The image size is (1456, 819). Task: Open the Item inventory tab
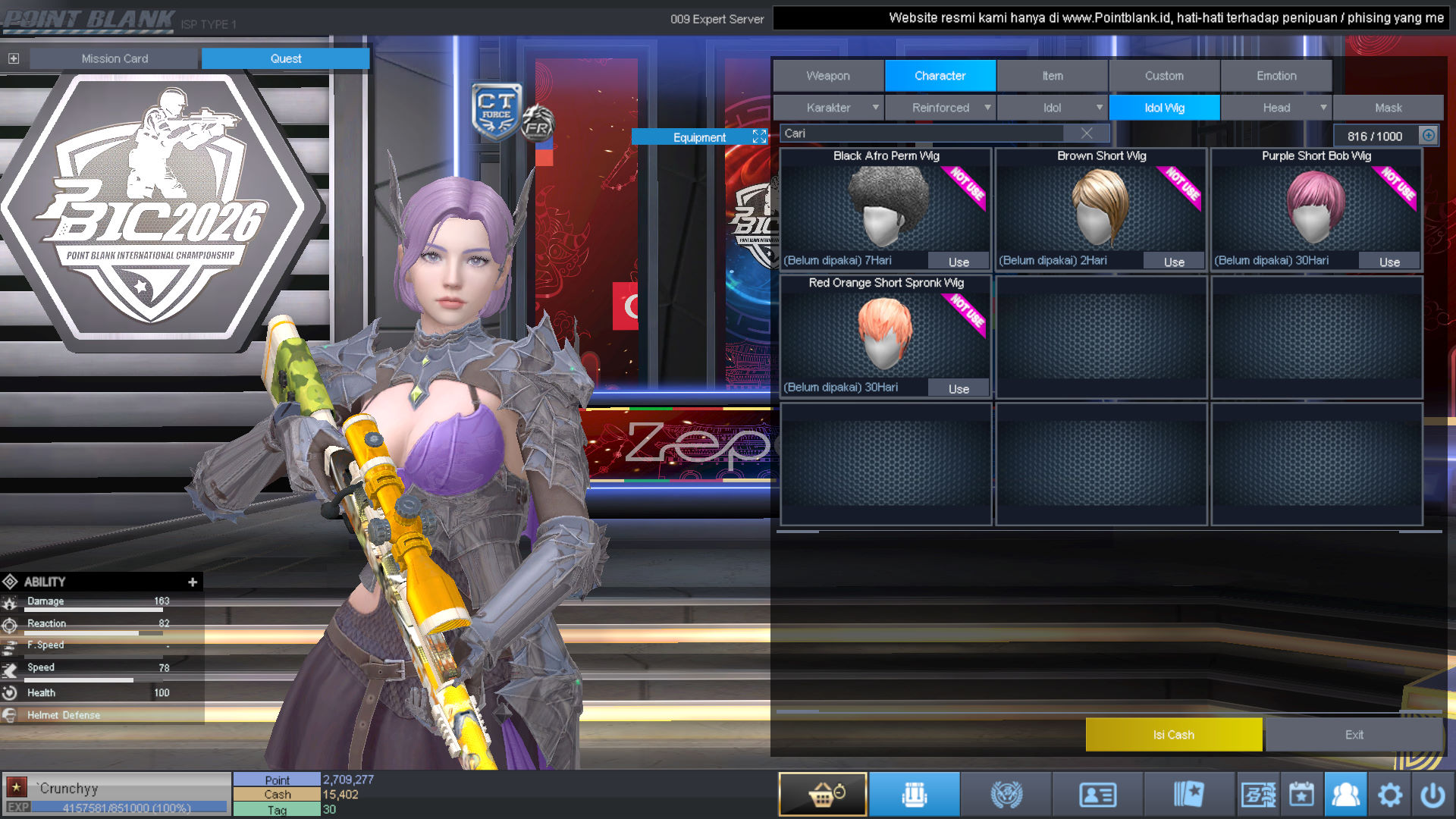pyautogui.click(x=1052, y=76)
